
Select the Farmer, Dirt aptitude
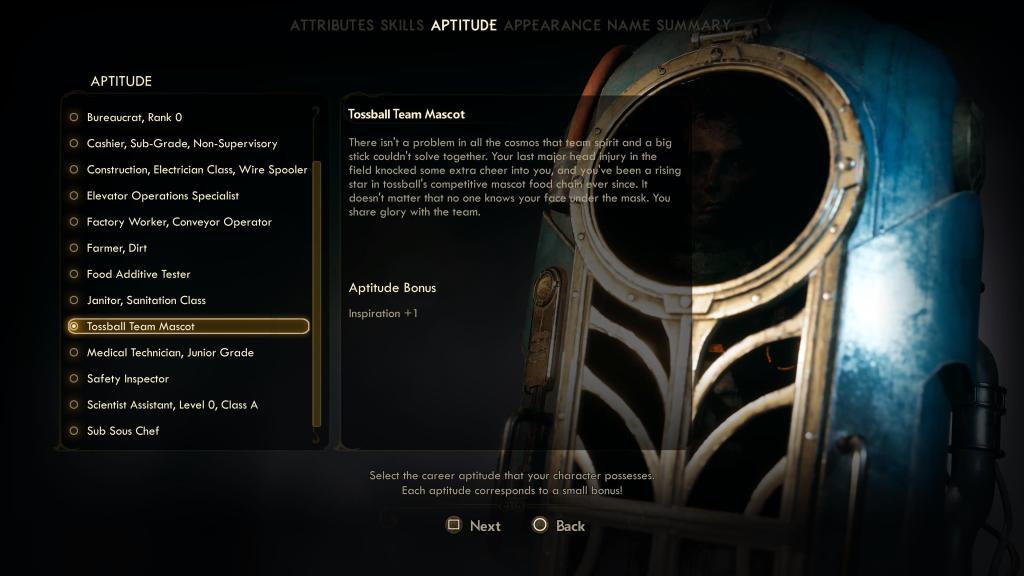tap(116, 248)
